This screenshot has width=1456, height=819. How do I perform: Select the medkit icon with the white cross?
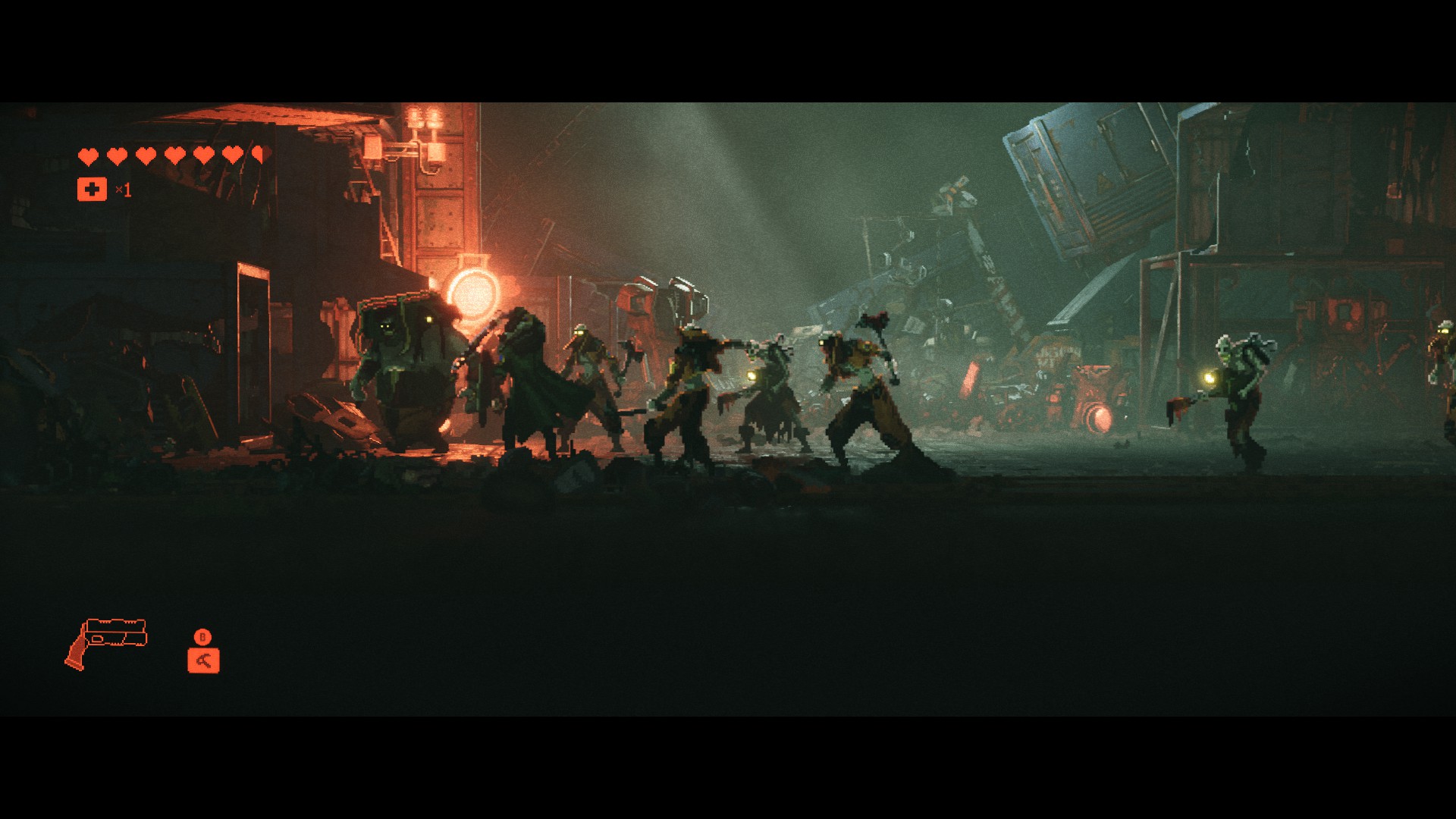tap(92, 189)
